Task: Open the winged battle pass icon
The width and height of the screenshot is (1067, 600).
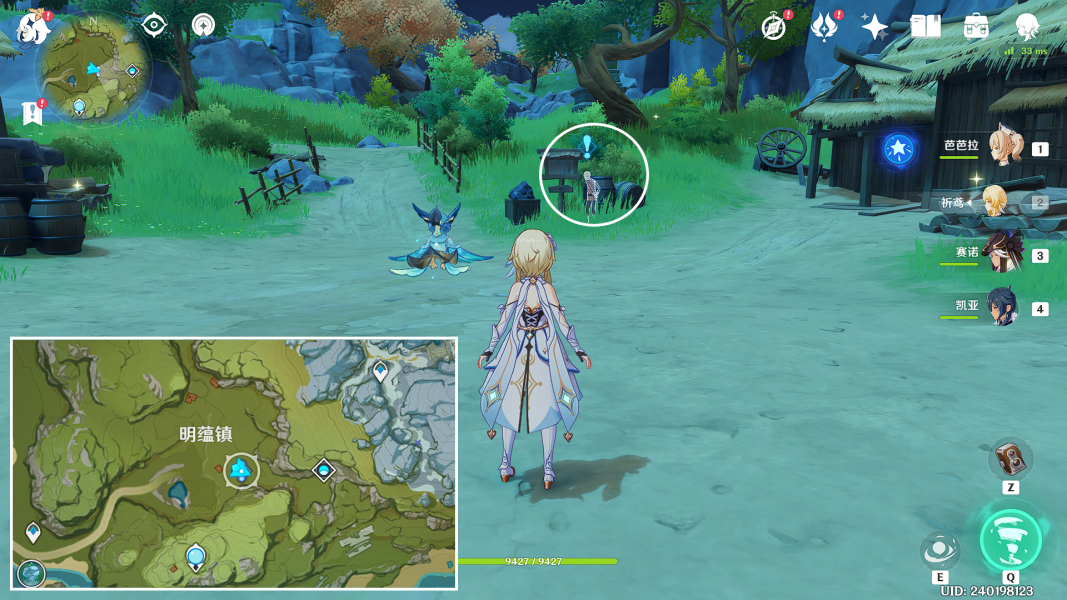Action: click(824, 27)
